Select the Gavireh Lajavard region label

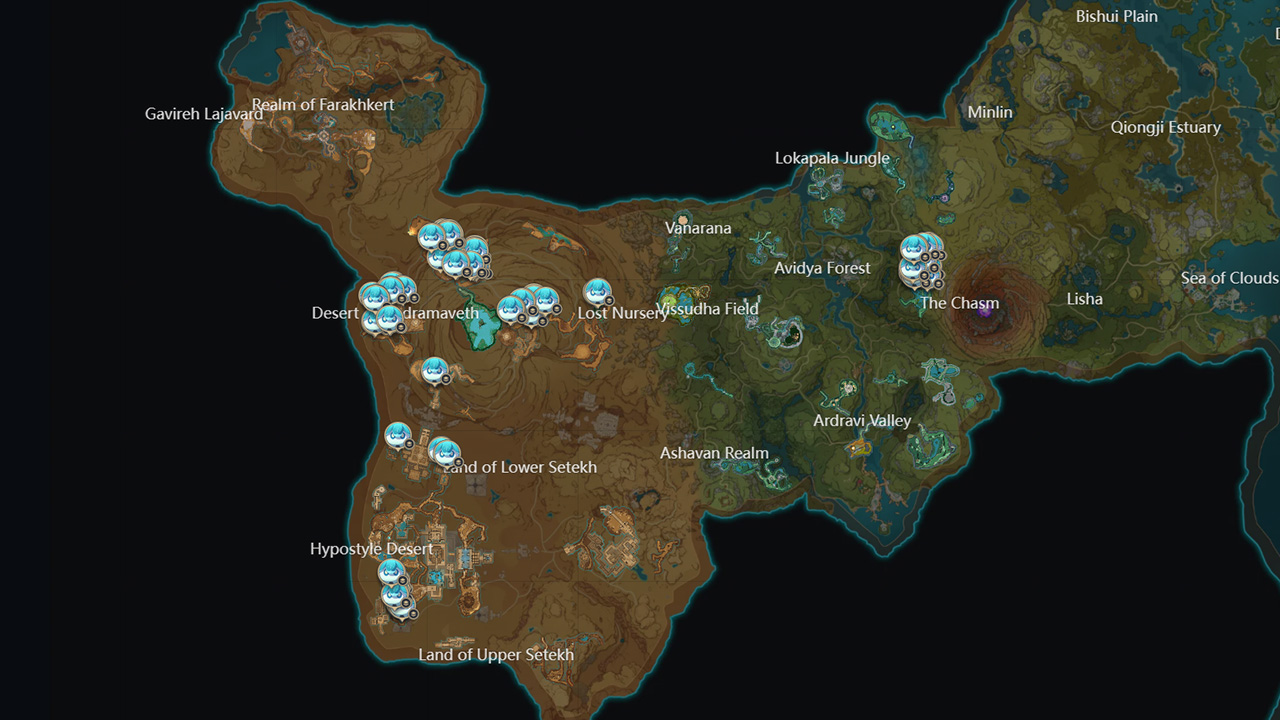pyautogui.click(x=205, y=114)
